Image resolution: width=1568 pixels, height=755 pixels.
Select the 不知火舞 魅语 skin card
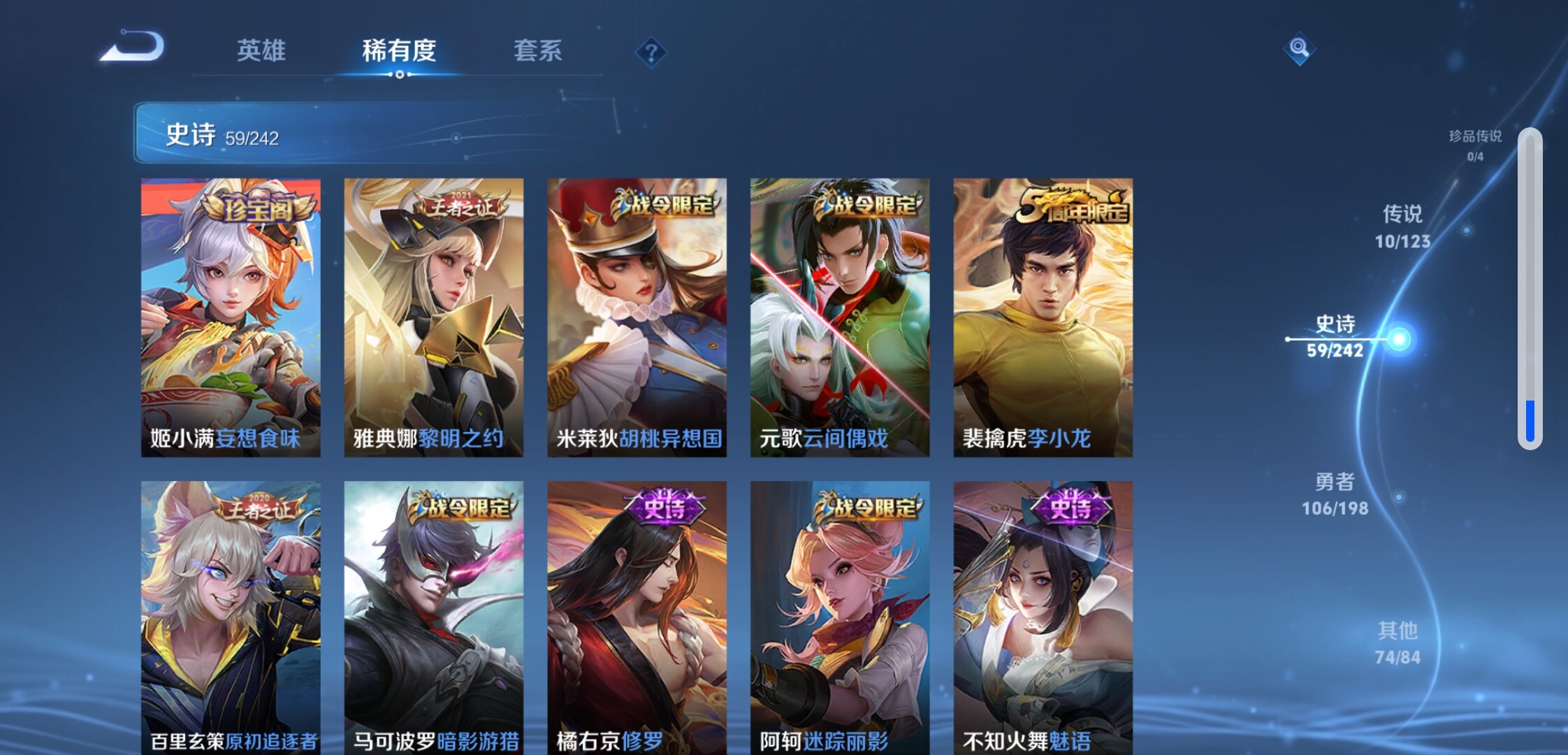pos(1043,617)
